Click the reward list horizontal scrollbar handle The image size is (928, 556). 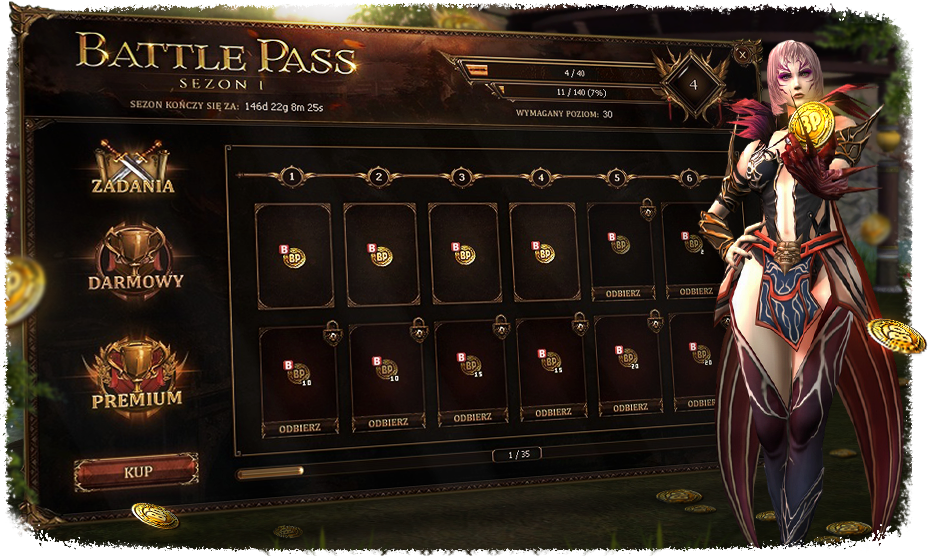270,472
